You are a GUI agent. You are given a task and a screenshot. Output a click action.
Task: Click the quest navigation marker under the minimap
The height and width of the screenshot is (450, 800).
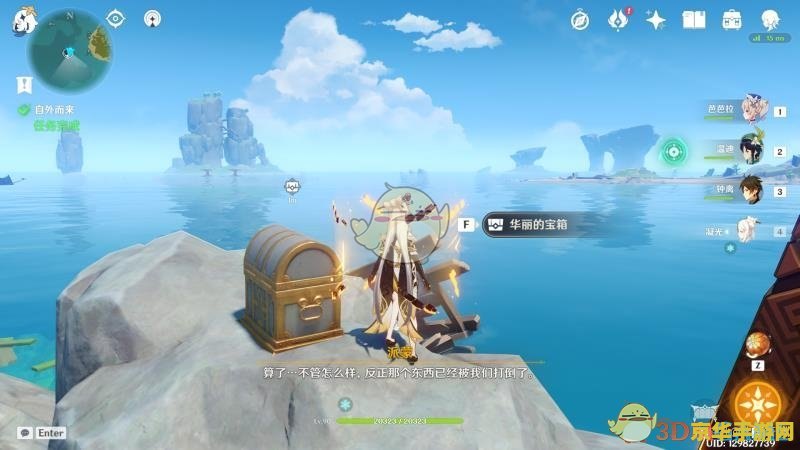(22, 85)
